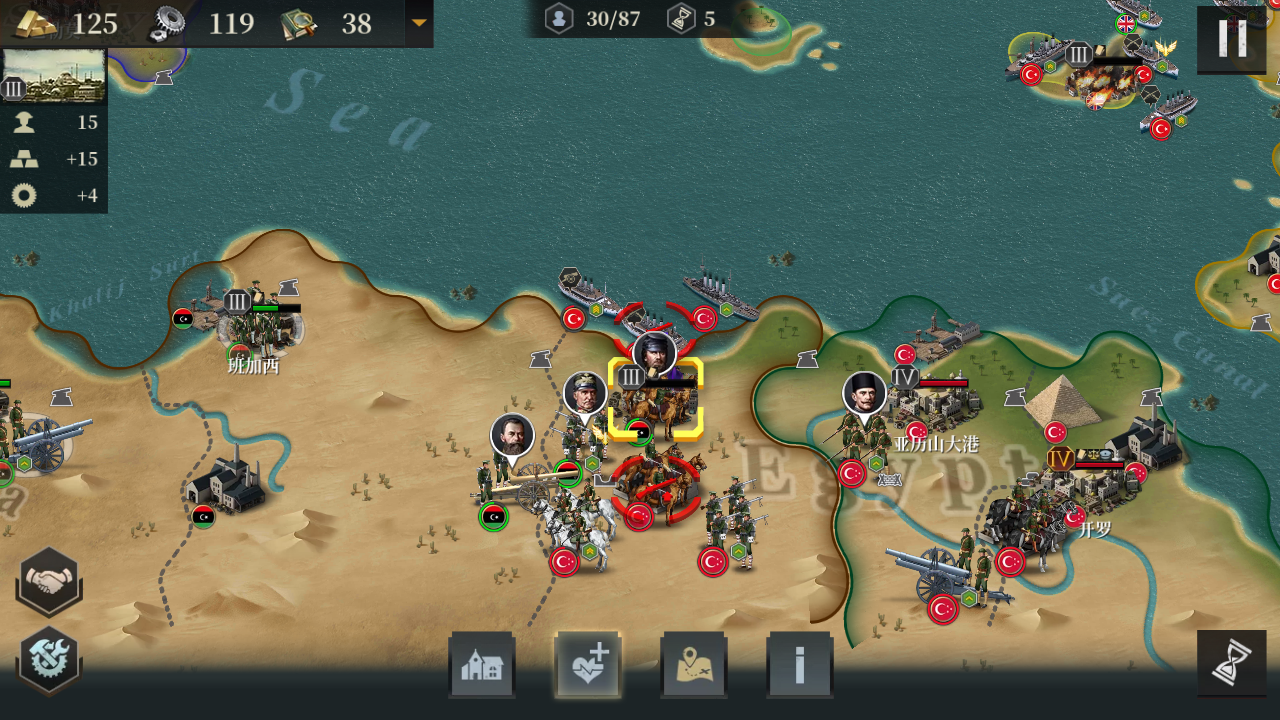Open the diplomacy handshake button
1280x720 pixels.
[x=48, y=581]
